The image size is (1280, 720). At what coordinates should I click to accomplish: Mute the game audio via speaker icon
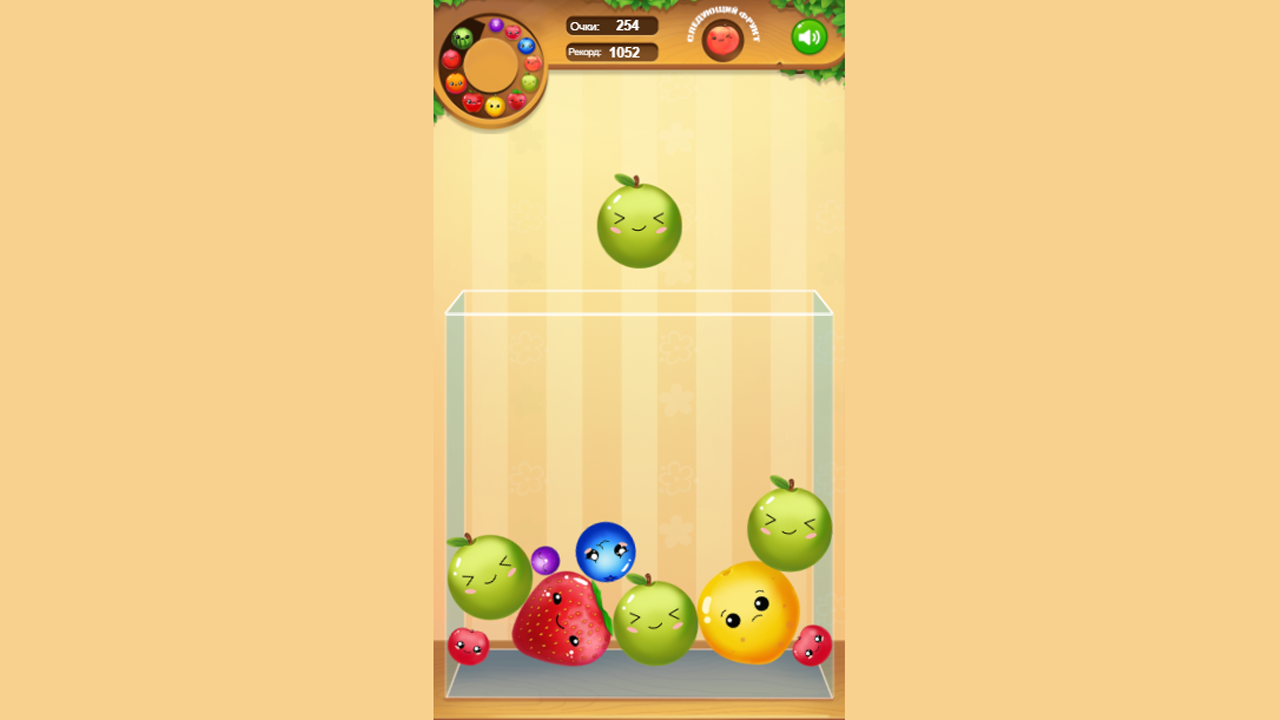coord(810,36)
